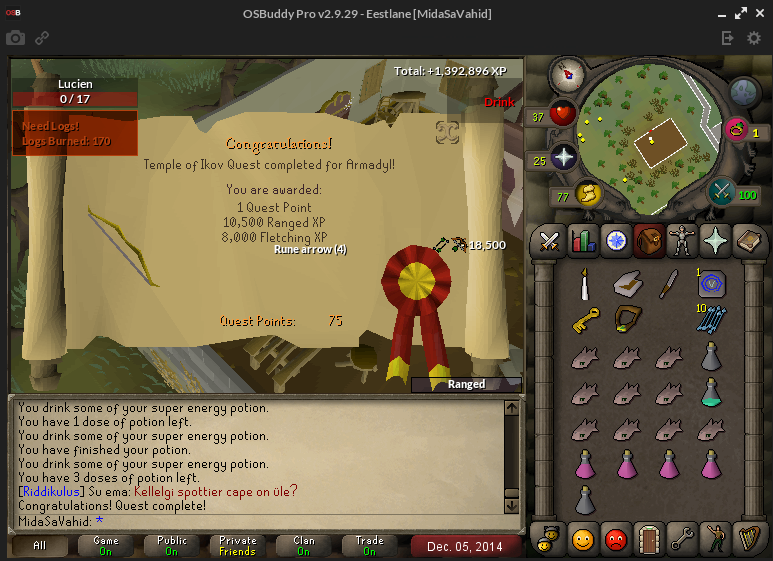The image size is (773, 561).
Task: Open the Options wrench tab
Action: click(x=684, y=539)
